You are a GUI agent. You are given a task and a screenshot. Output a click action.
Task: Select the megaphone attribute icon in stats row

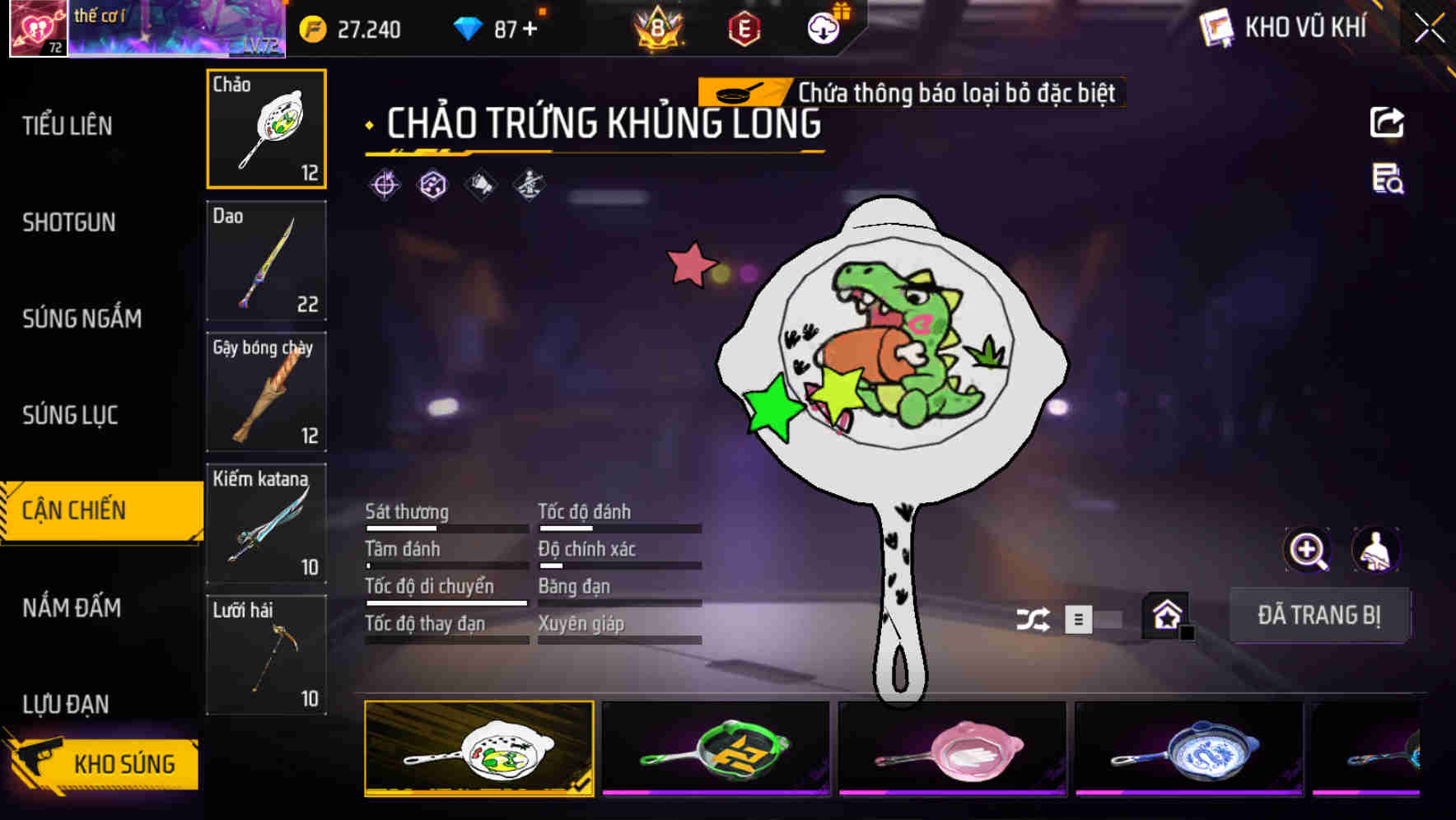coord(481,184)
